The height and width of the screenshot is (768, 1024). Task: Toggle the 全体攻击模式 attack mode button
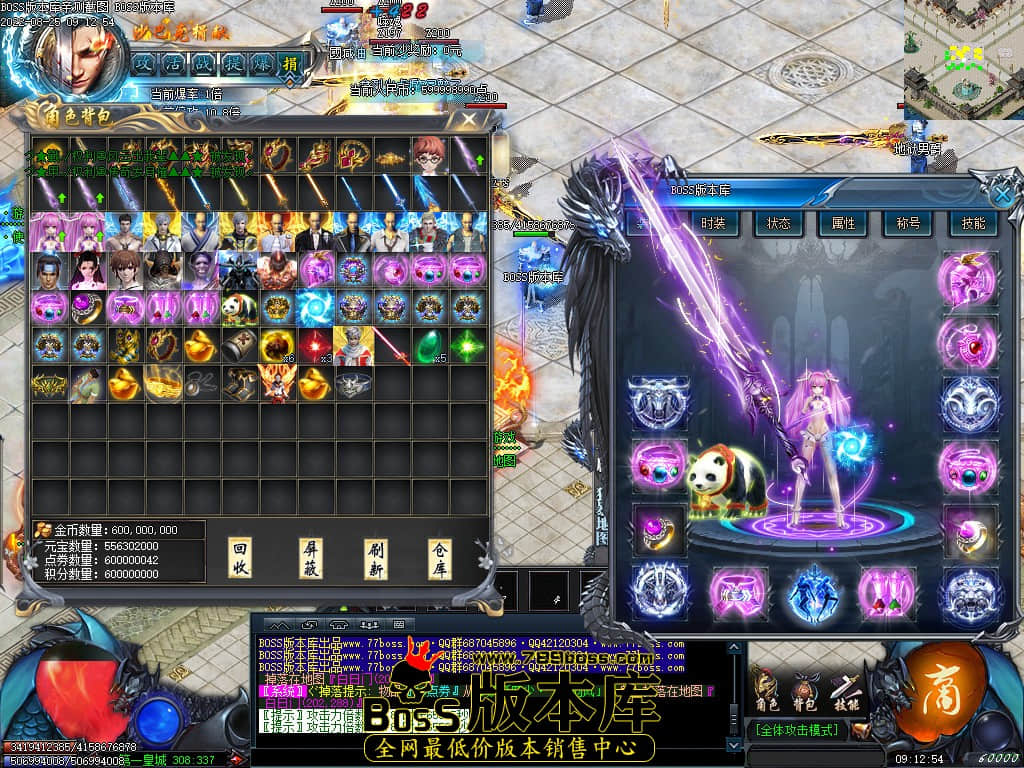[x=798, y=730]
